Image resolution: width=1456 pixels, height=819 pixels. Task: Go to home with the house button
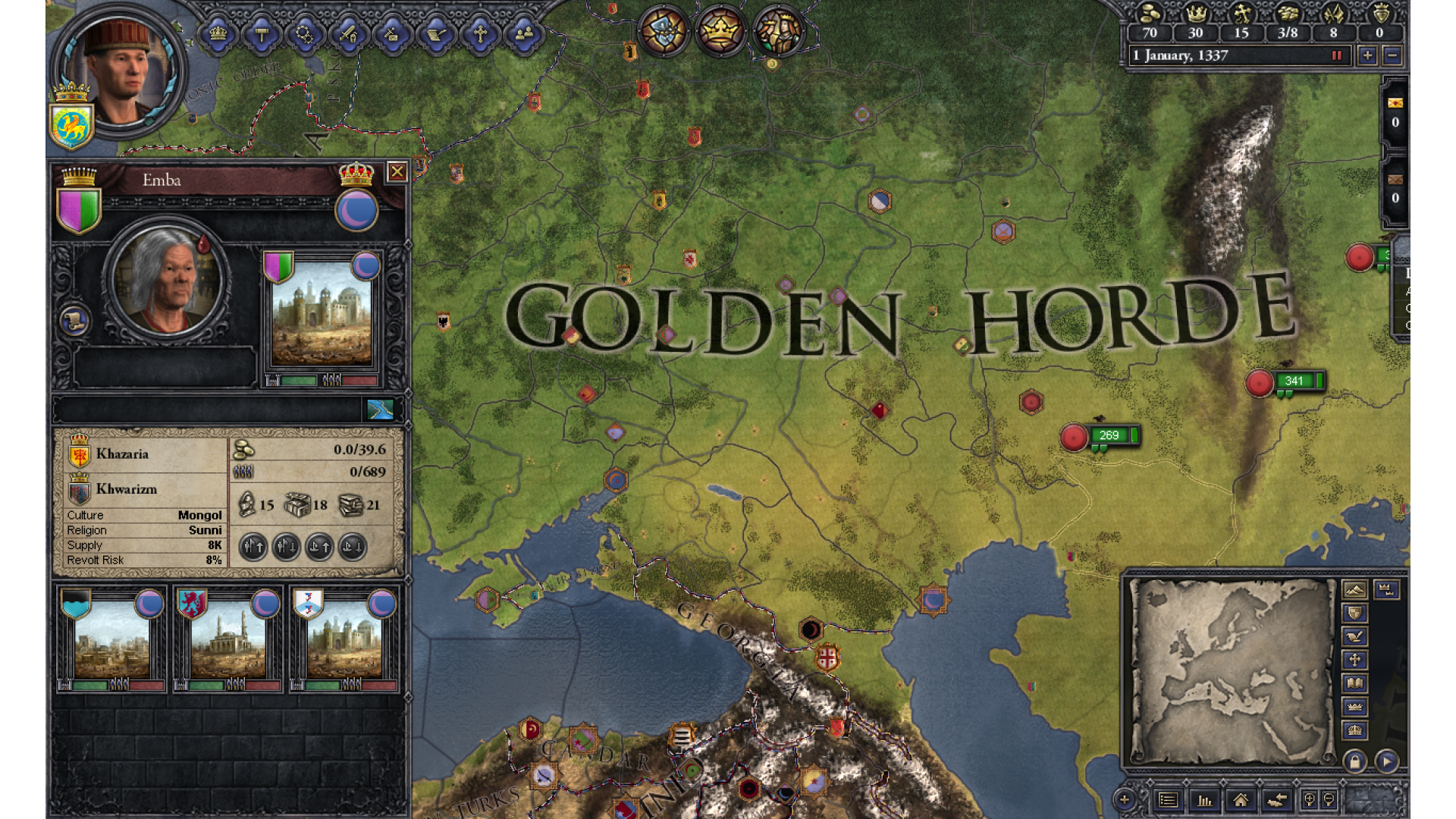1241,800
